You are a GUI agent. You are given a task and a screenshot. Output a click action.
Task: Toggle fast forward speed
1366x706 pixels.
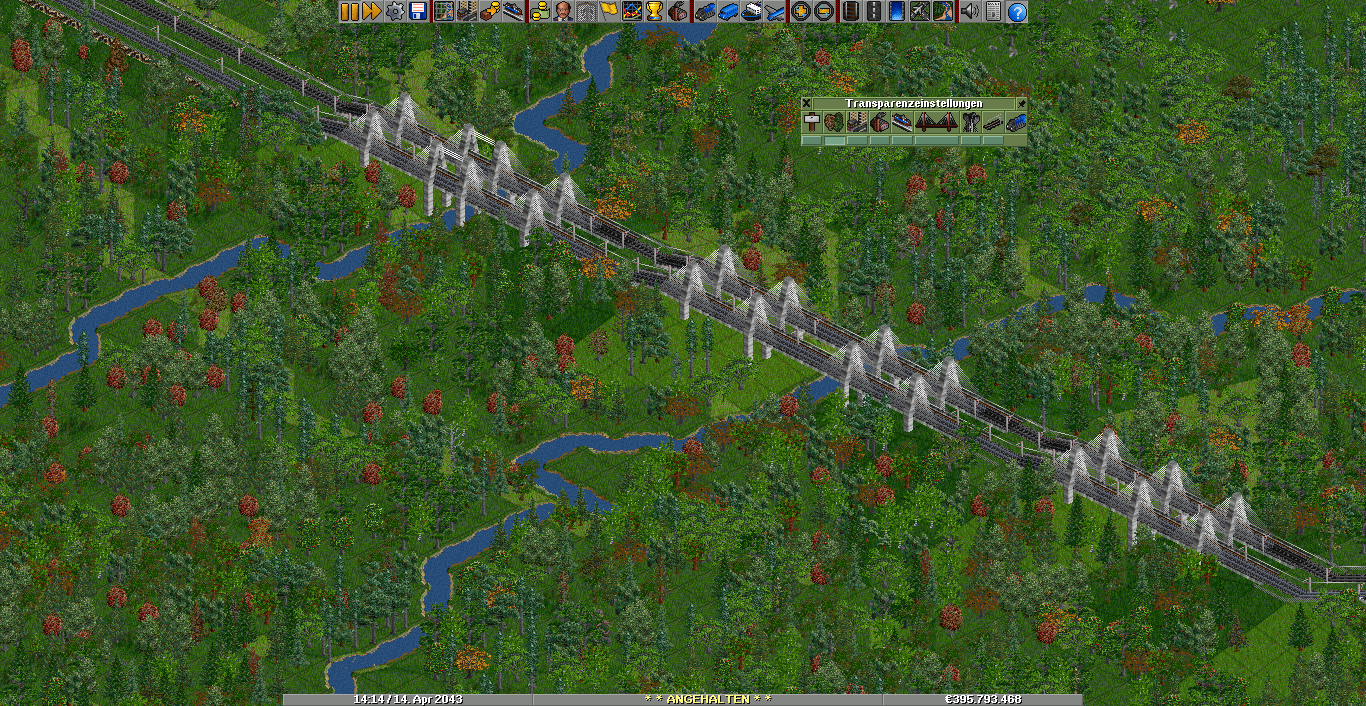[371, 12]
